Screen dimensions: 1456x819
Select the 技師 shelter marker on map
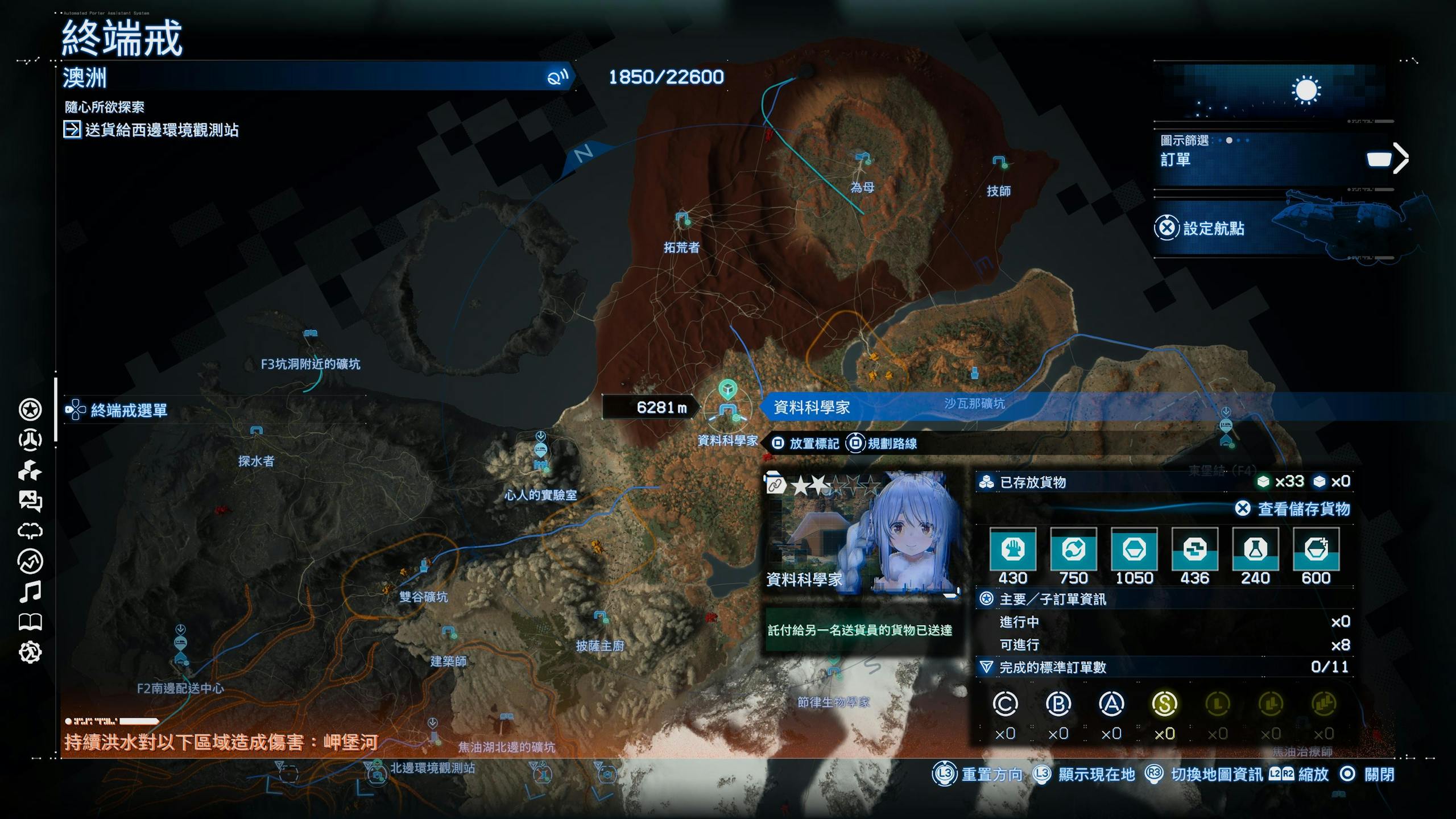point(999,163)
